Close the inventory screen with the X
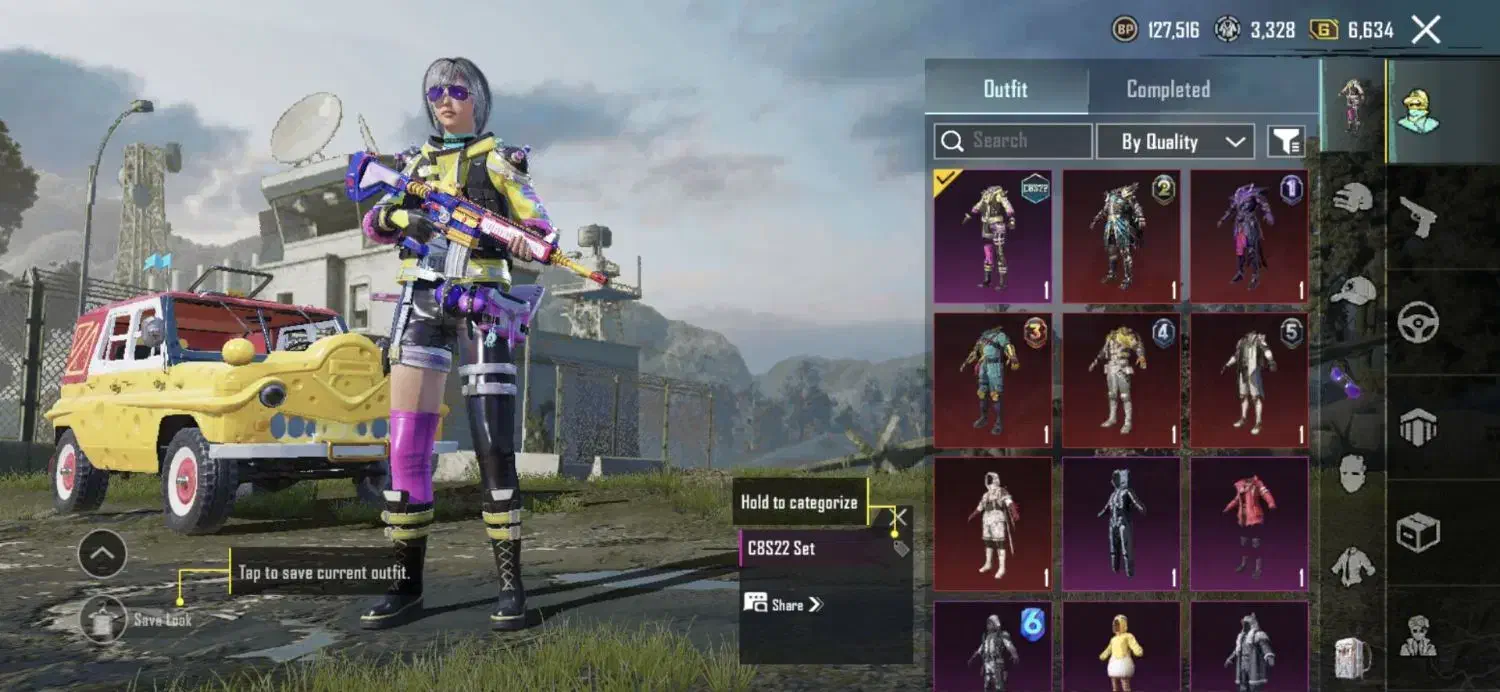 1426,30
